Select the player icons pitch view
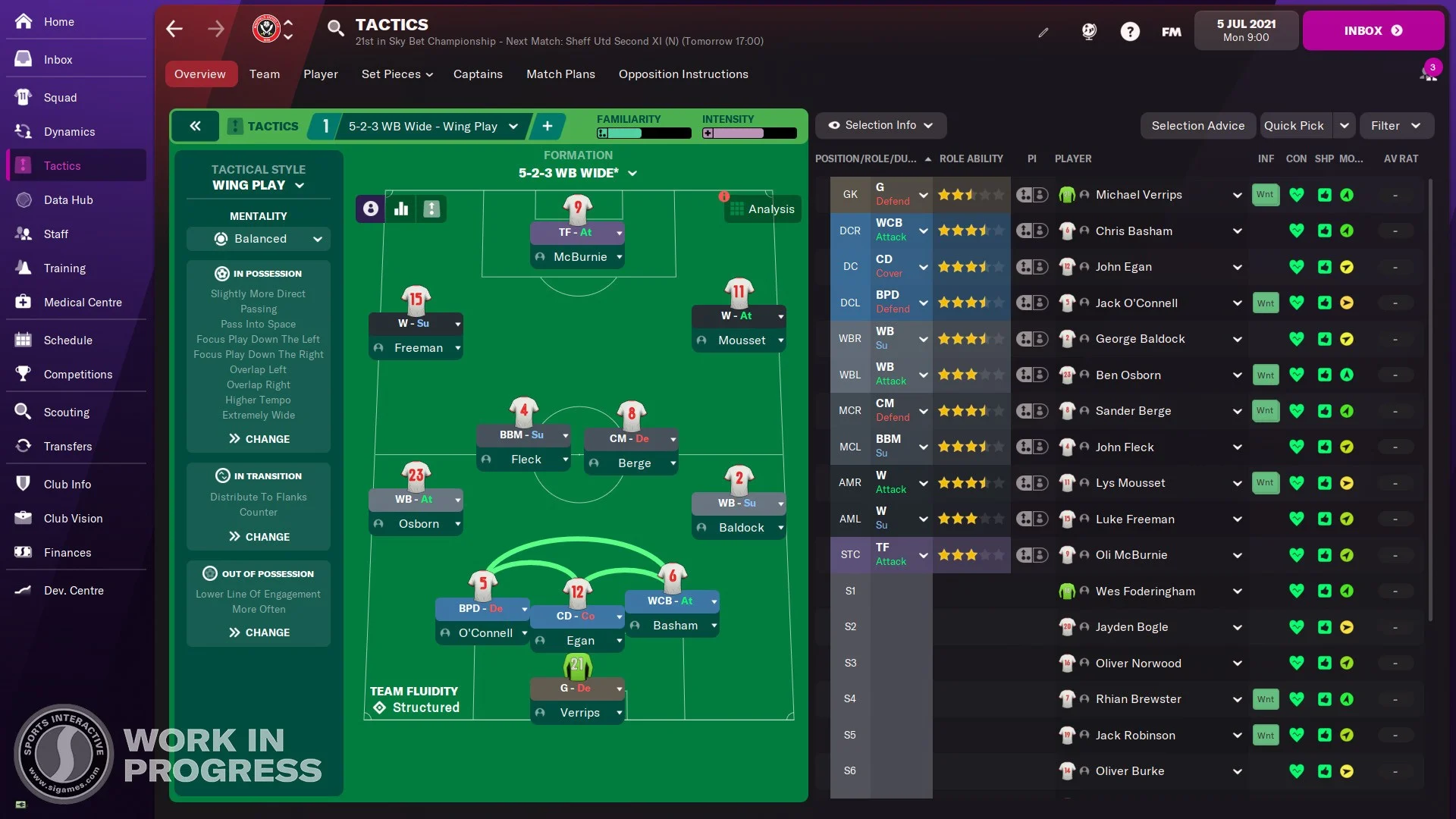Image resolution: width=1456 pixels, height=819 pixels. 369,209
